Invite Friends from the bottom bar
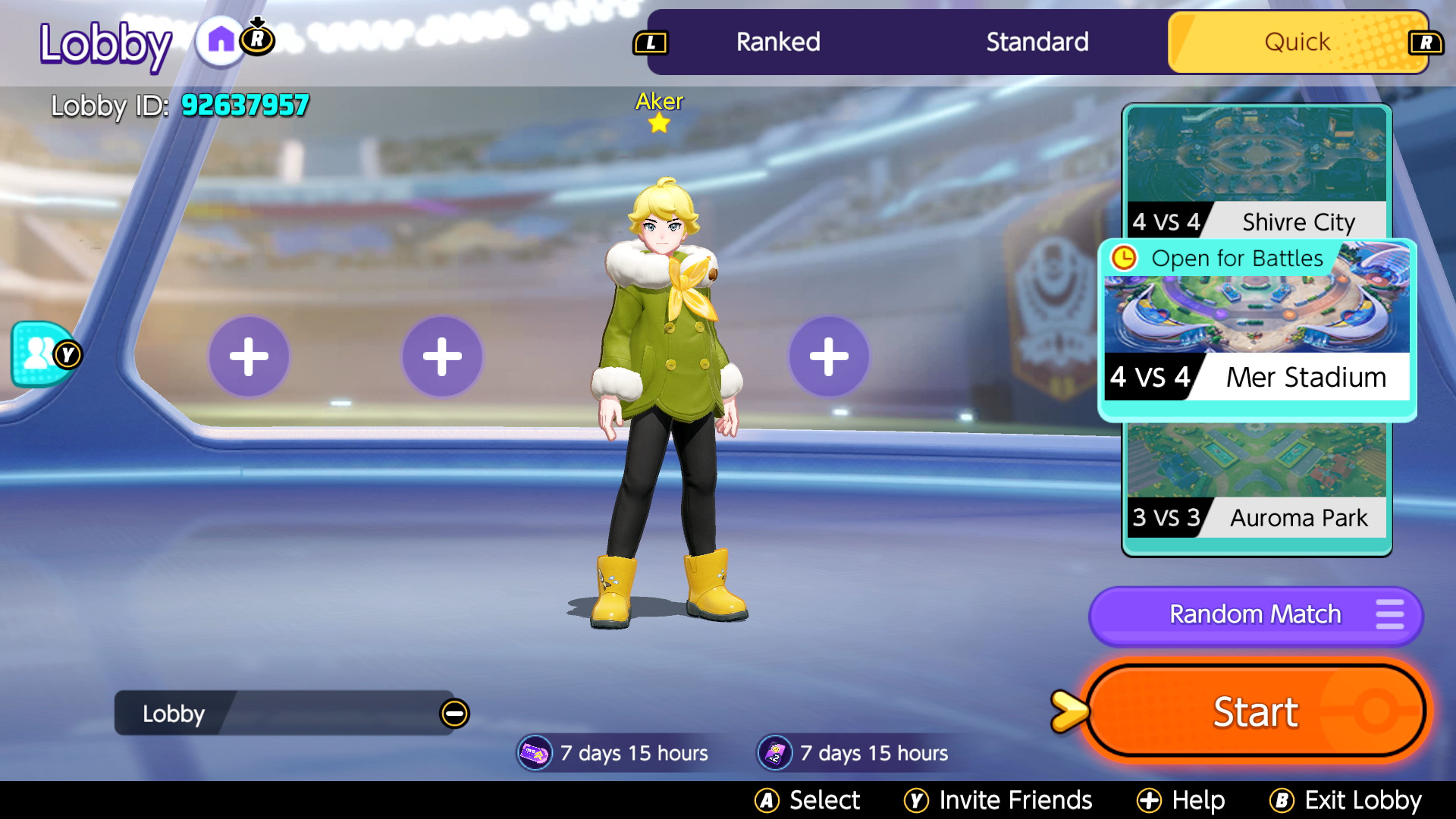This screenshot has height=819, width=1456. [999, 800]
